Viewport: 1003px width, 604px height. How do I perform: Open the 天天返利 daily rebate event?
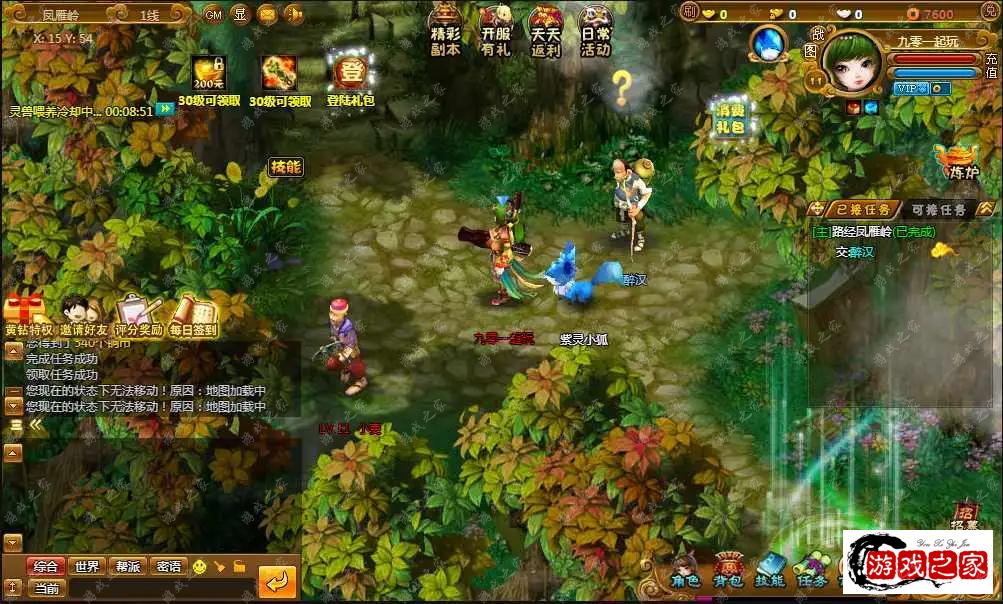tap(546, 30)
